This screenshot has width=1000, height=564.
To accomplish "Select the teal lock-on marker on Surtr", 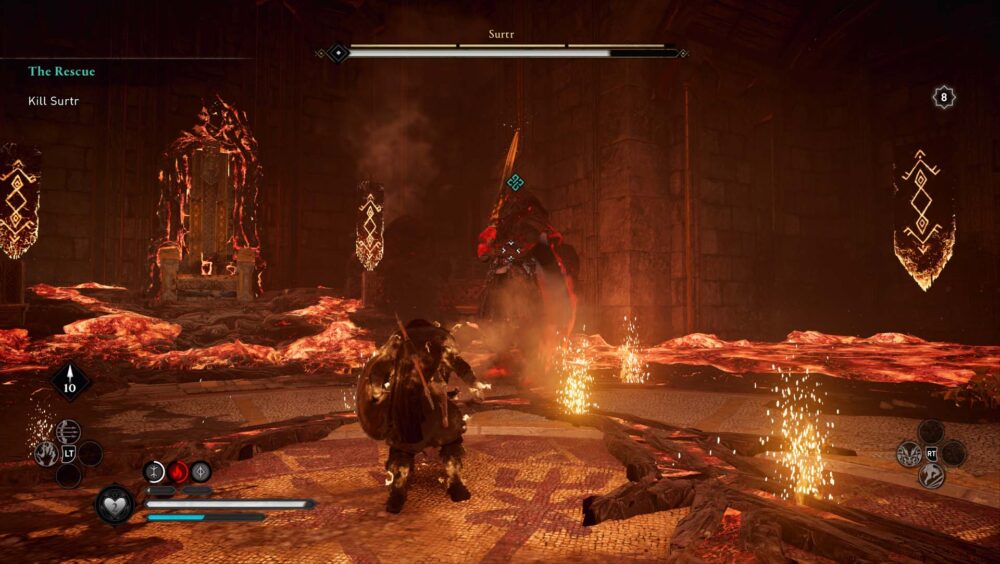I will coord(515,182).
